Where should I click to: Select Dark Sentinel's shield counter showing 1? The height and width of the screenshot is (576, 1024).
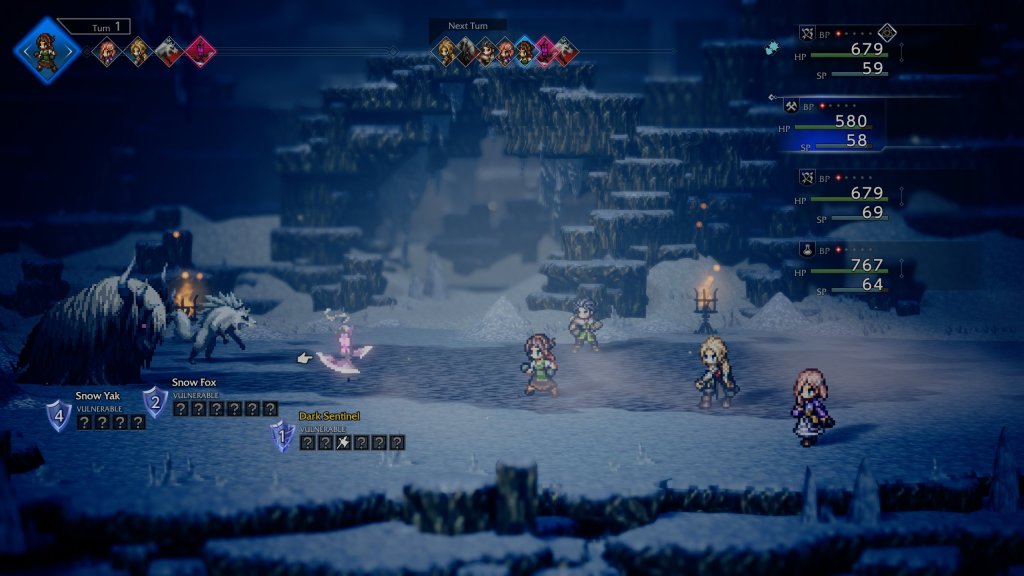(x=282, y=436)
